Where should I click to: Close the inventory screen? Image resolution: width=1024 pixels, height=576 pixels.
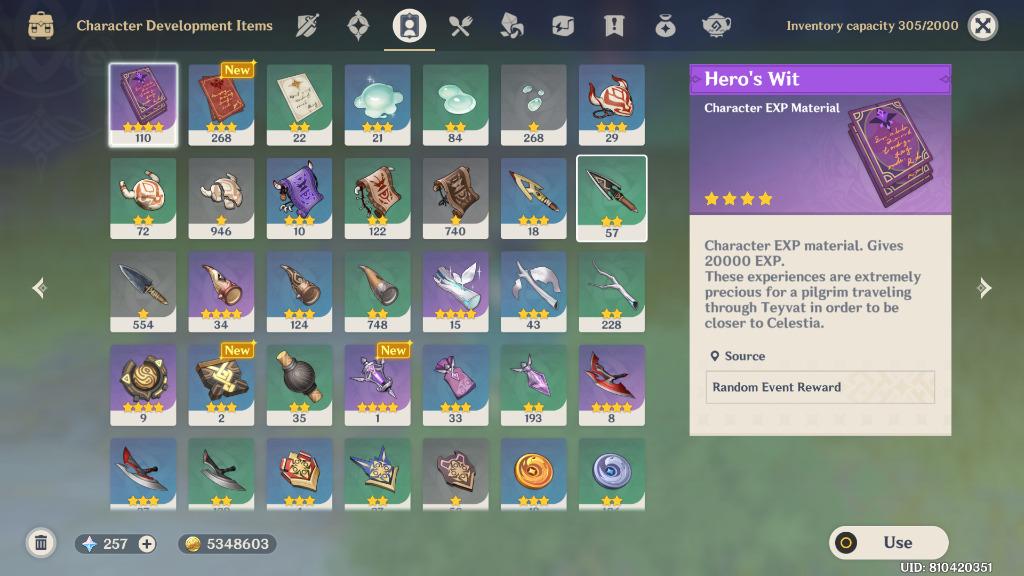click(x=983, y=26)
